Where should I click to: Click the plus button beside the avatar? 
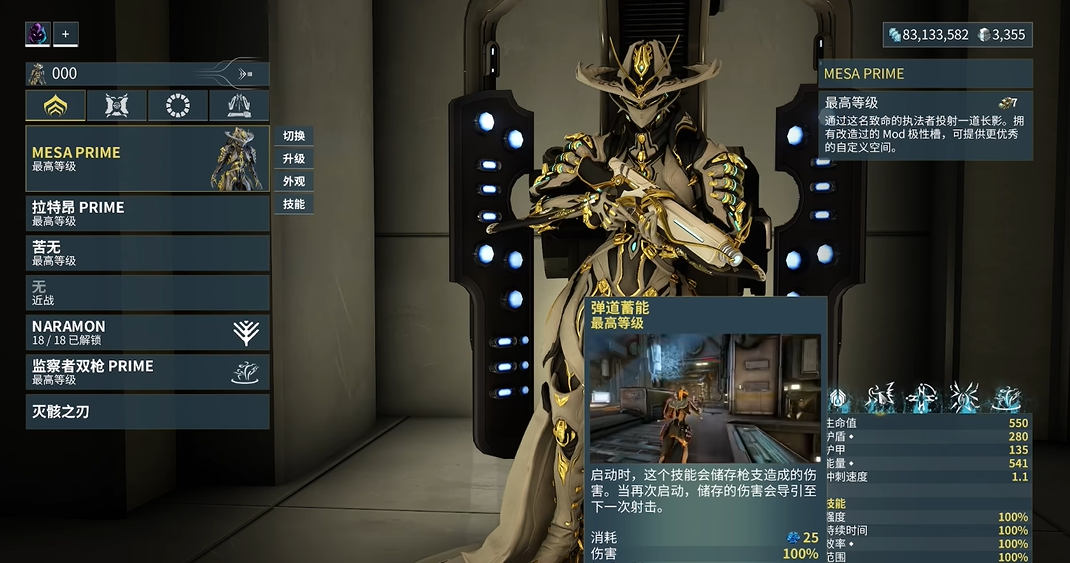(66, 34)
